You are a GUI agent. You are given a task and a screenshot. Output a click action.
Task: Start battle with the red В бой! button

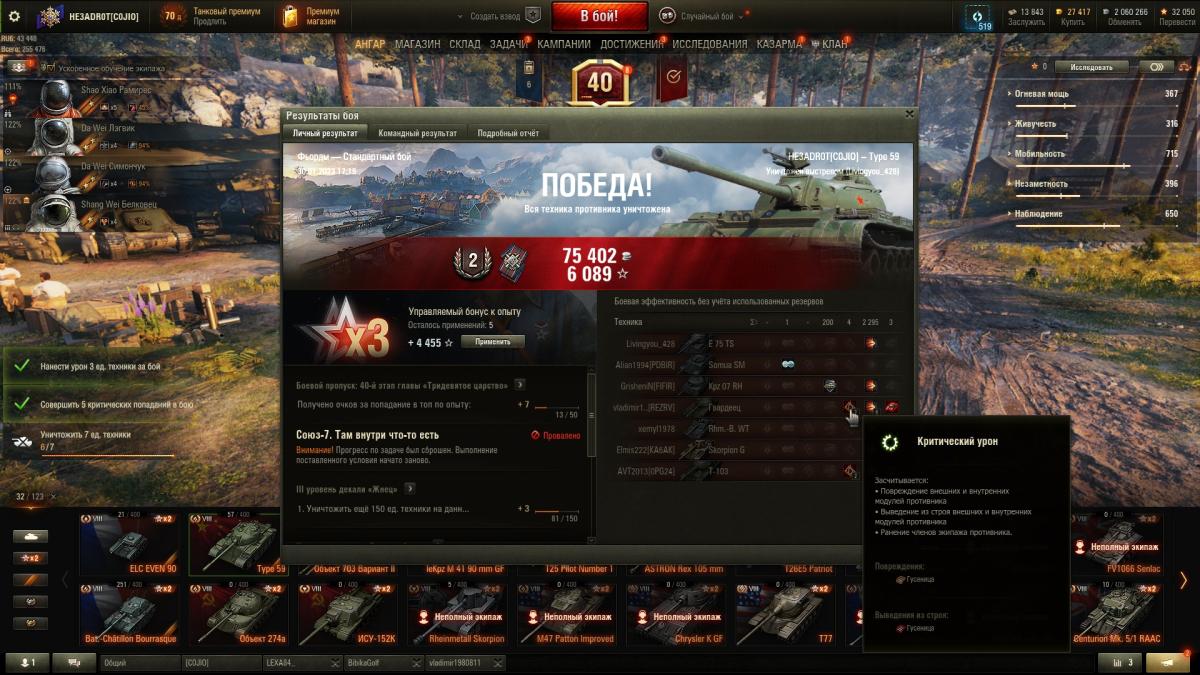click(599, 16)
